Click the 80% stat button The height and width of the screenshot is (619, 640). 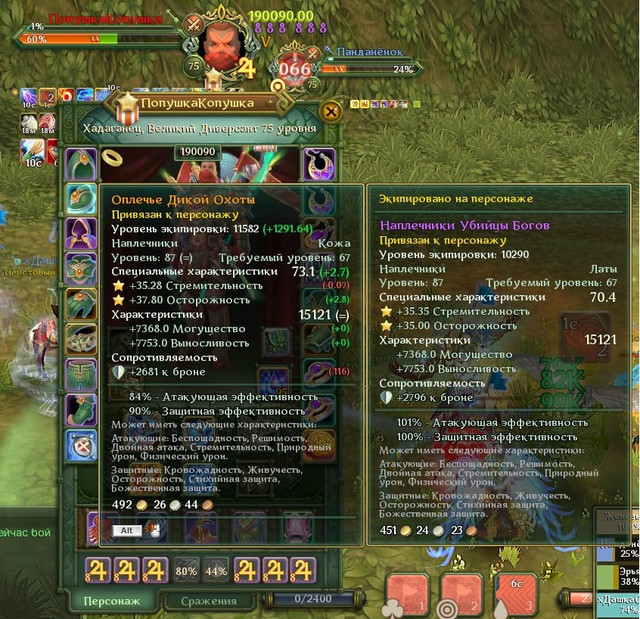[x=186, y=571]
